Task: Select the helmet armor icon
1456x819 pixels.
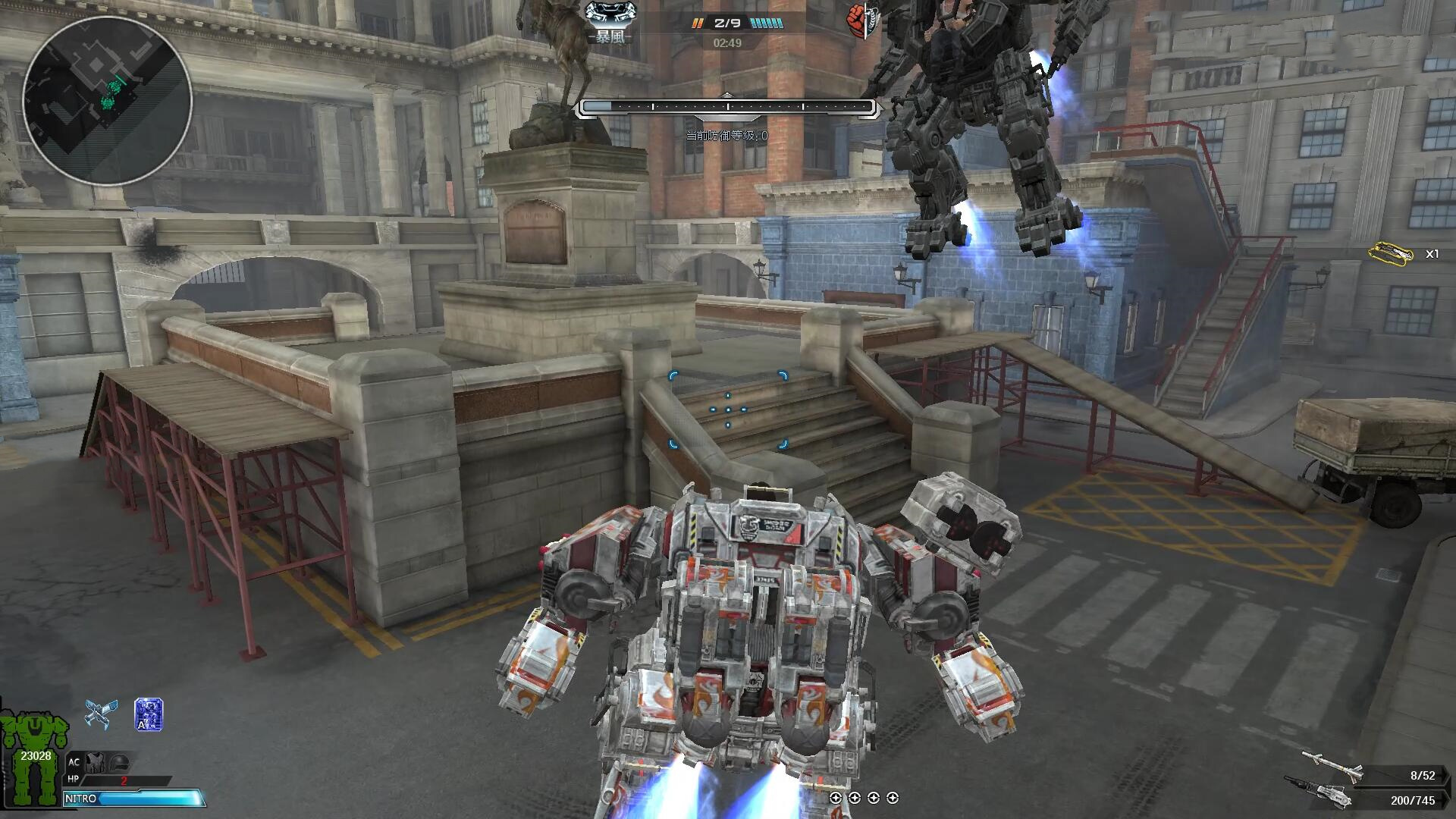Action: (x=120, y=762)
